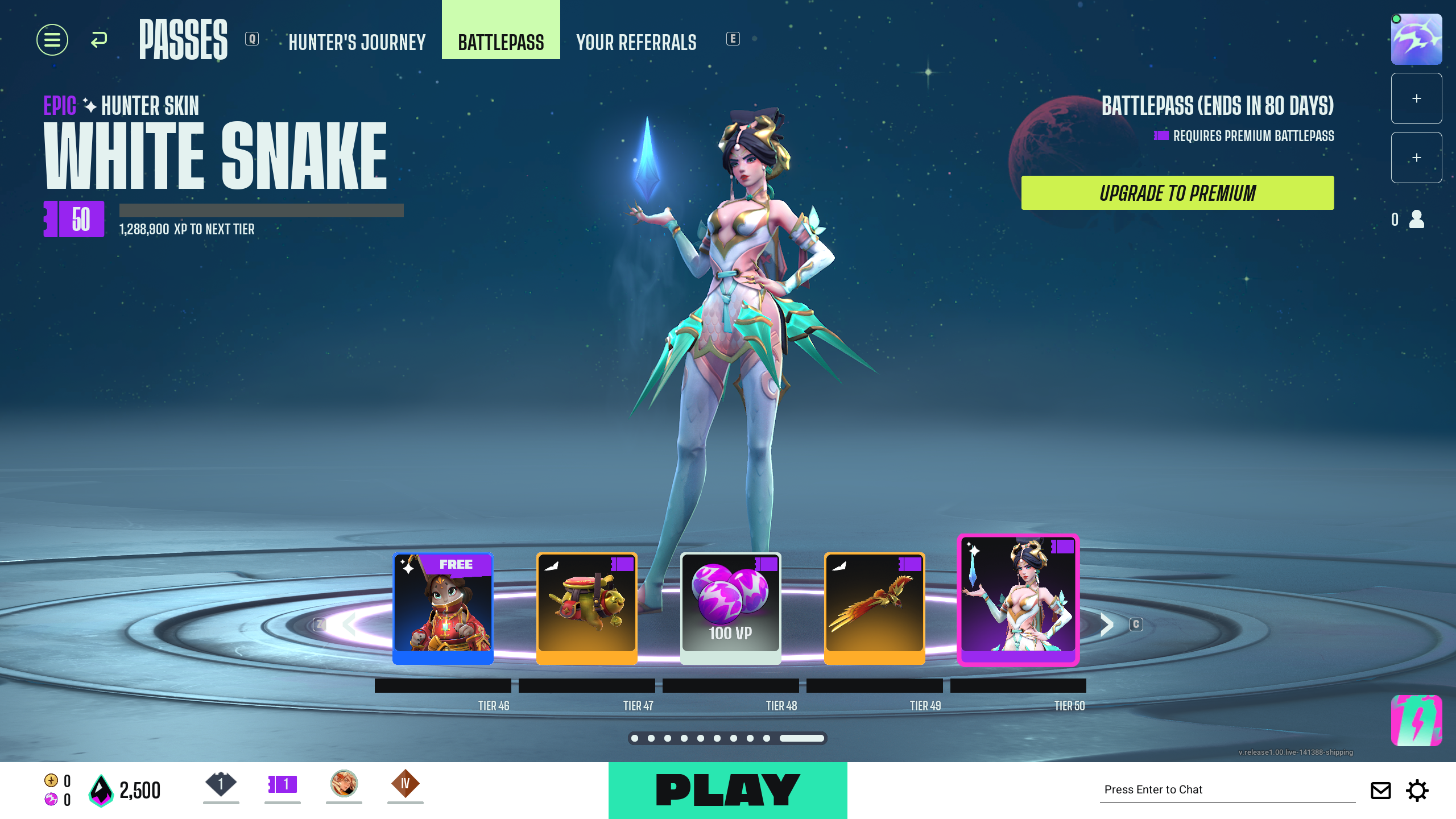Show the next page of battlepass tiers
Screen dimensions: 1456x819
1106,624
